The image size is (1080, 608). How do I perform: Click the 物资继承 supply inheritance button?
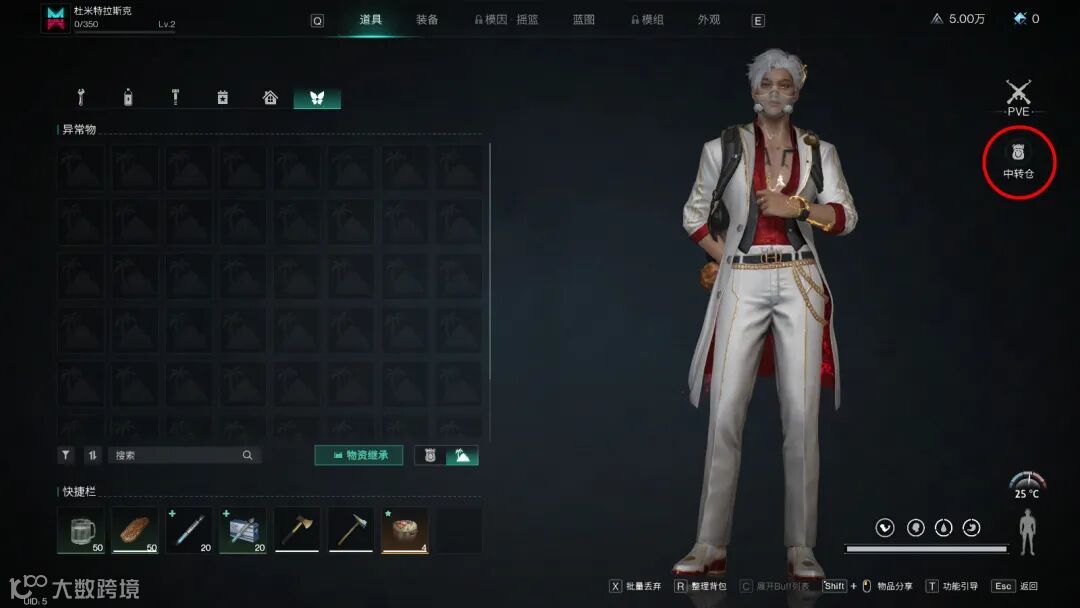pos(358,455)
